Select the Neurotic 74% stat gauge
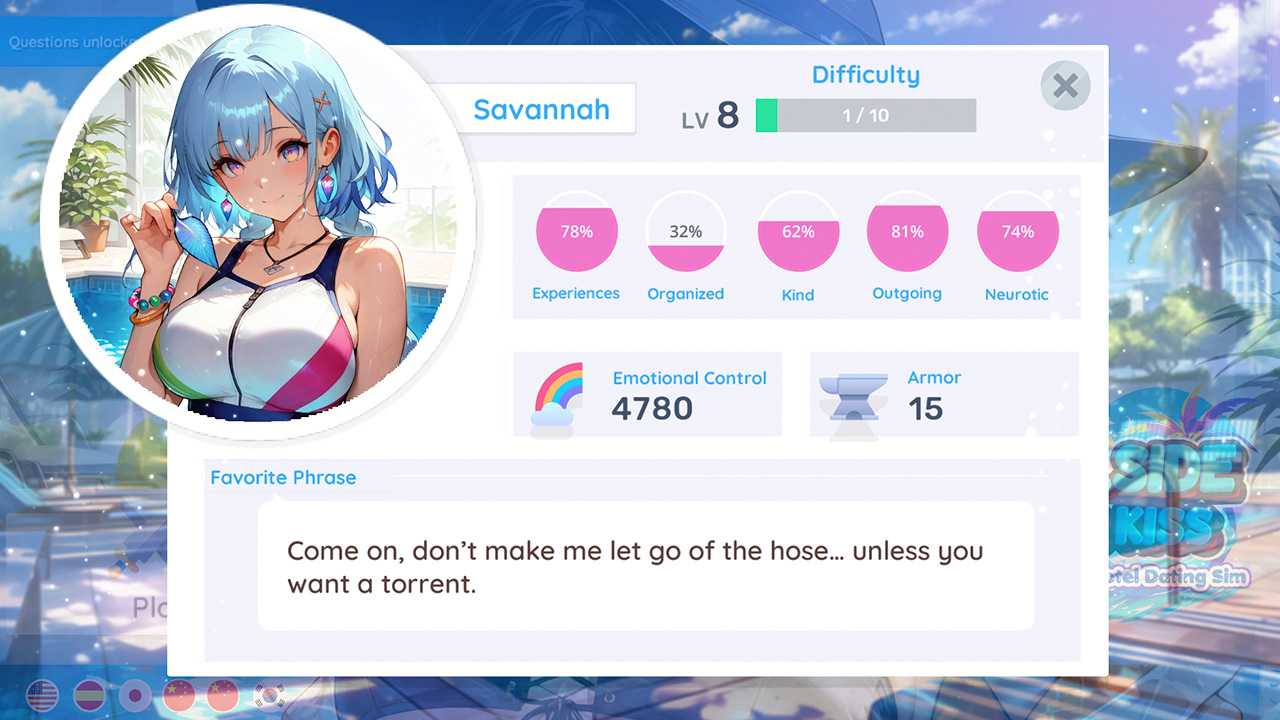This screenshot has height=720, width=1280. click(x=1018, y=232)
